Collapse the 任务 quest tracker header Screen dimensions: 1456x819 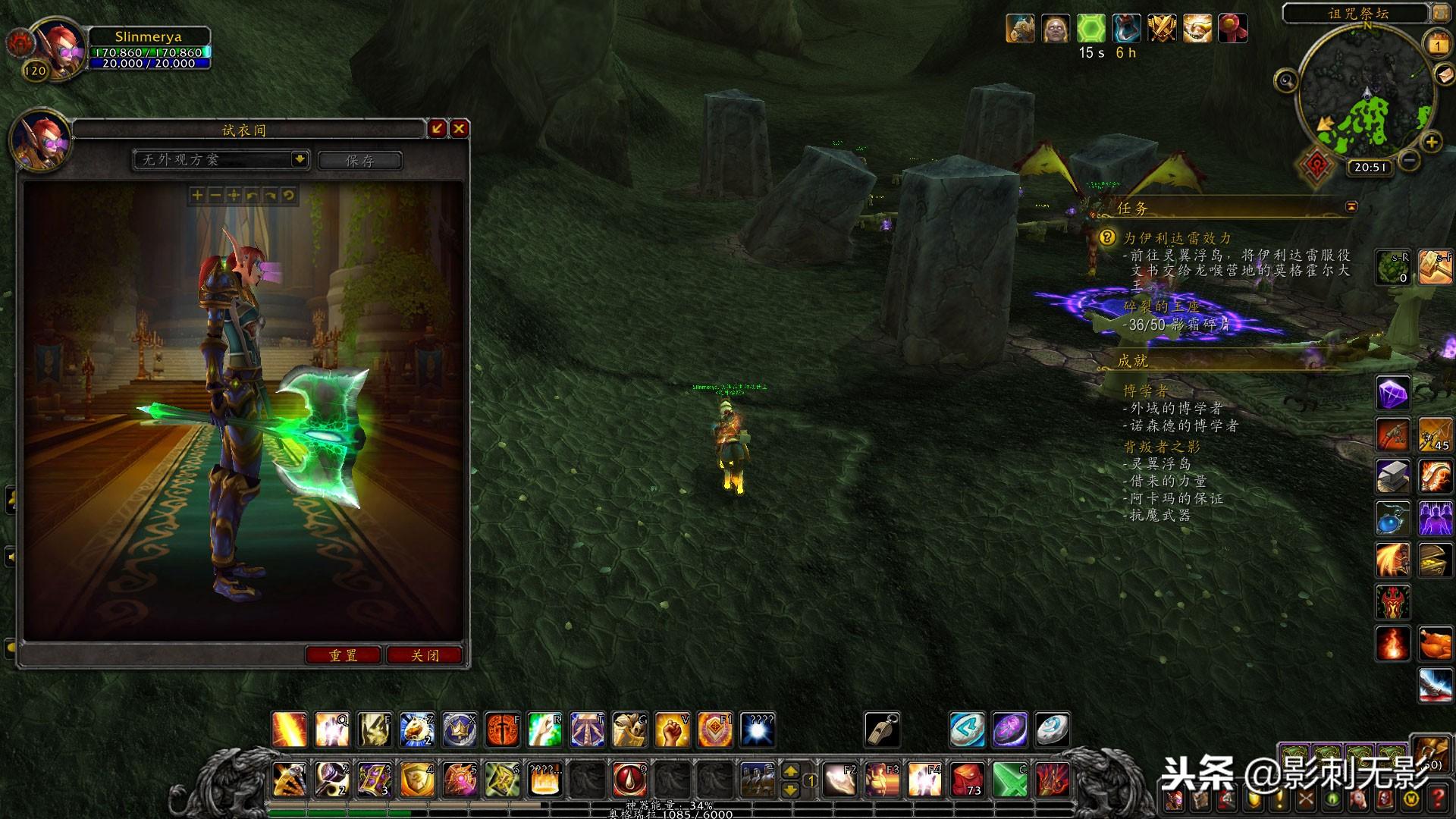1351,206
